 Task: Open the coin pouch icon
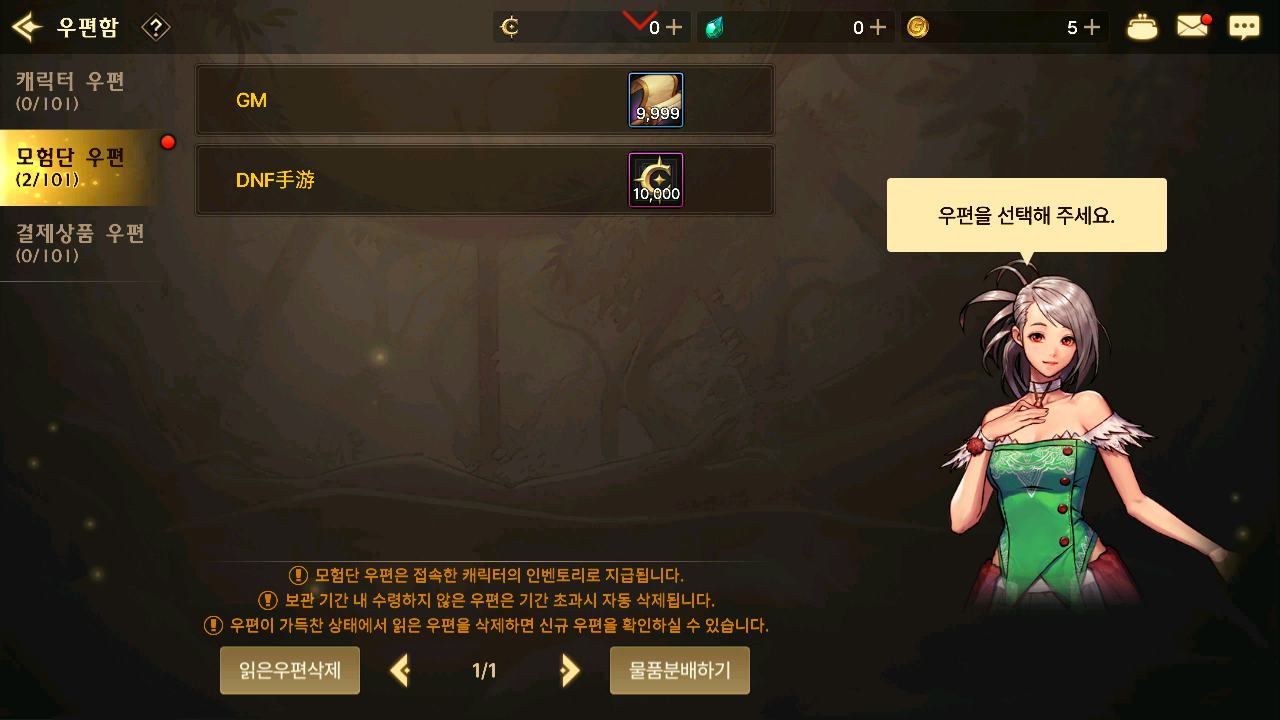pos(1142,27)
